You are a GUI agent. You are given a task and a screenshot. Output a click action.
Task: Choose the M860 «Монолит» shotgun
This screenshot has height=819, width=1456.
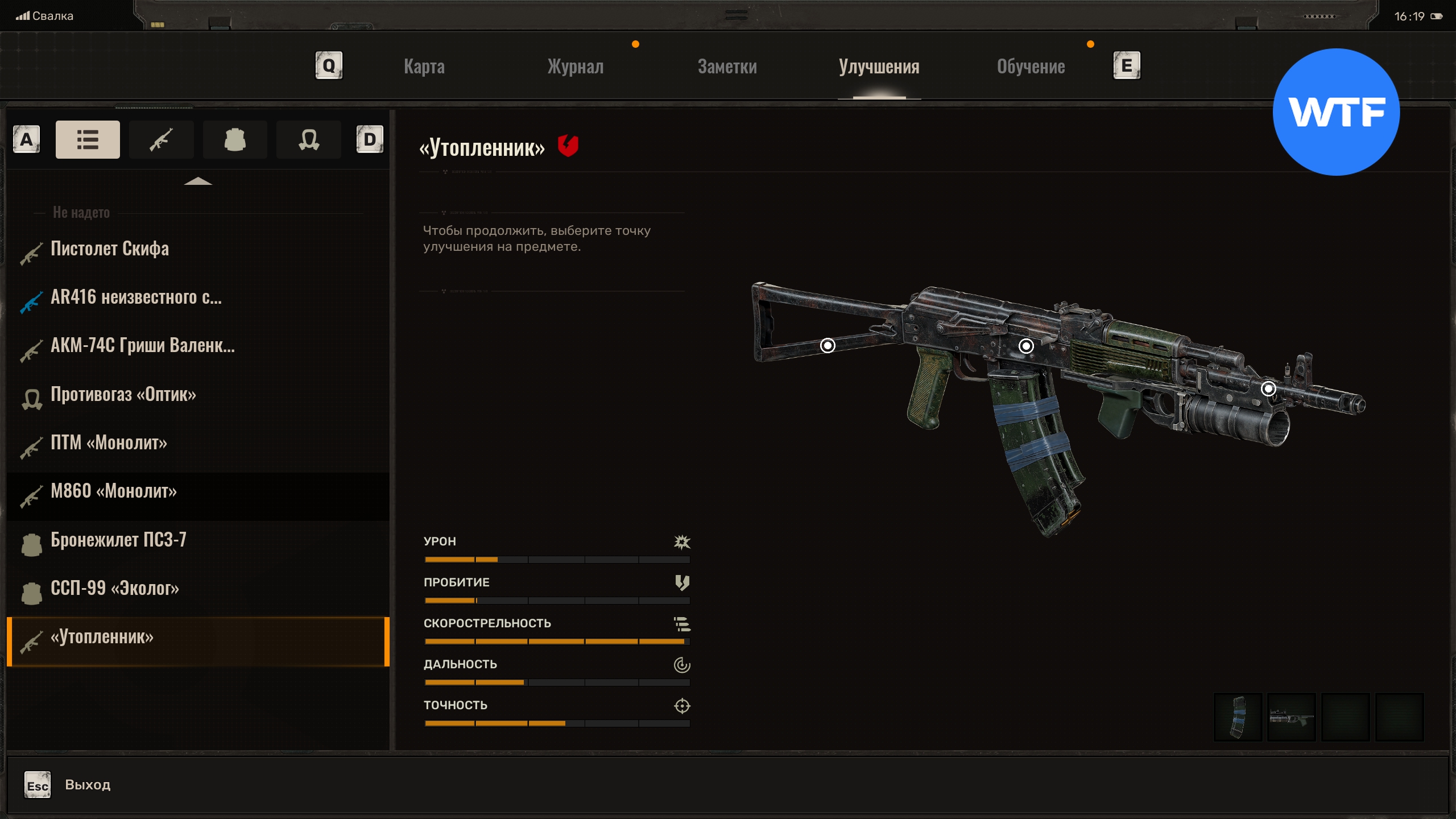[114, 491]
